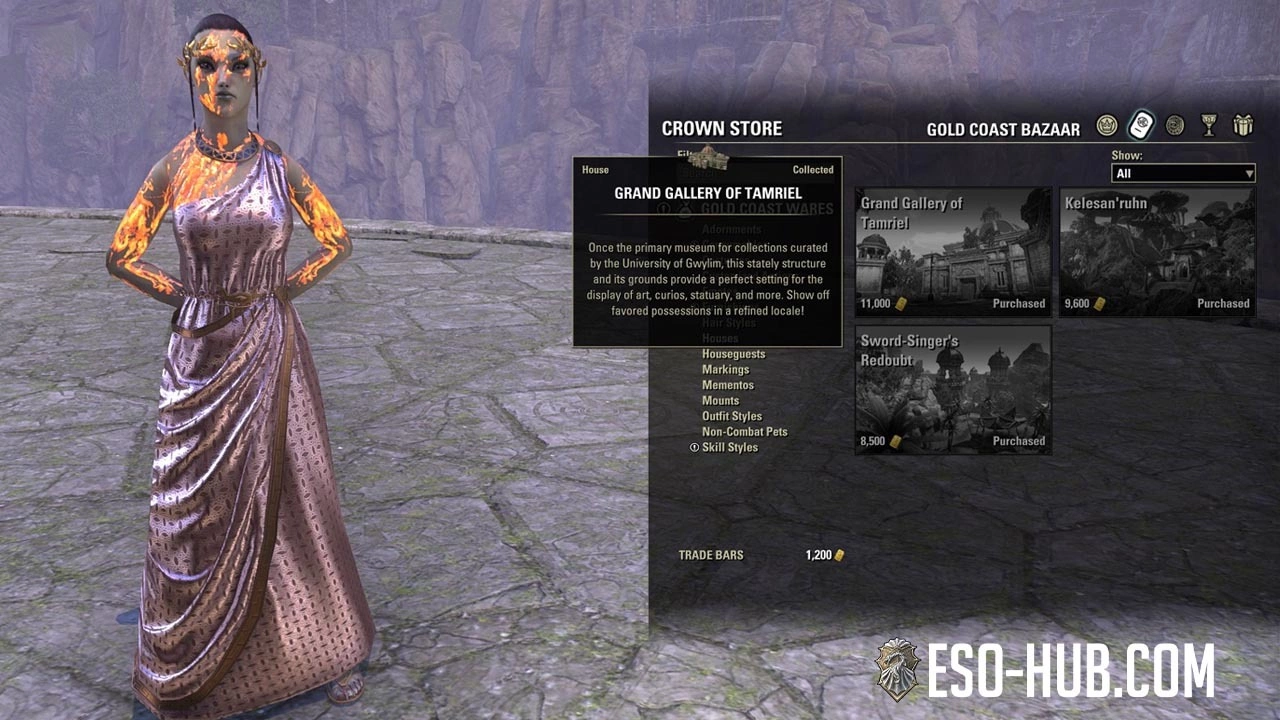Open the Skill Styles category

tap(729, 447)
